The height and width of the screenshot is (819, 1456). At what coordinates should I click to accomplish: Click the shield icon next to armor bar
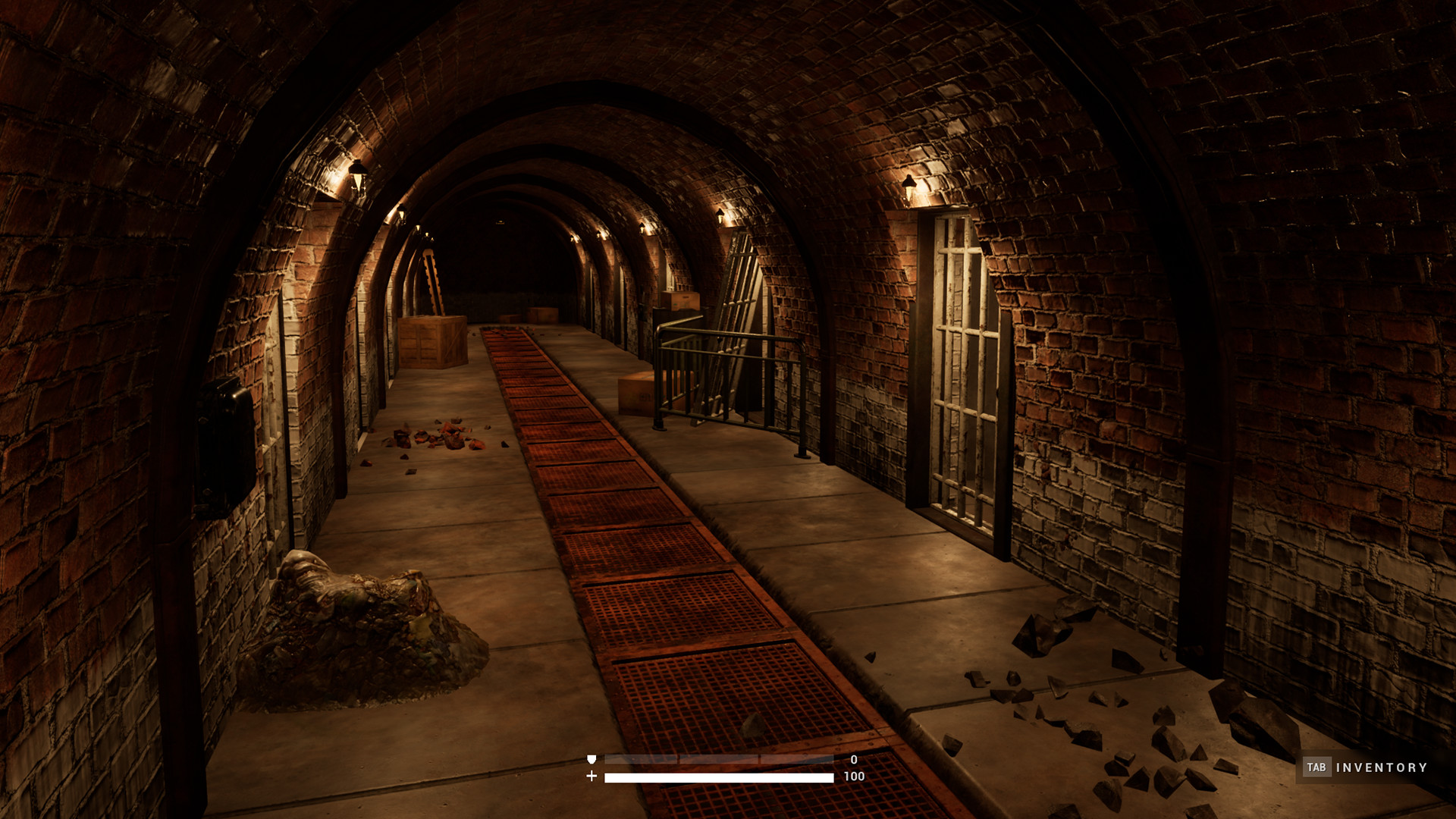591,758
